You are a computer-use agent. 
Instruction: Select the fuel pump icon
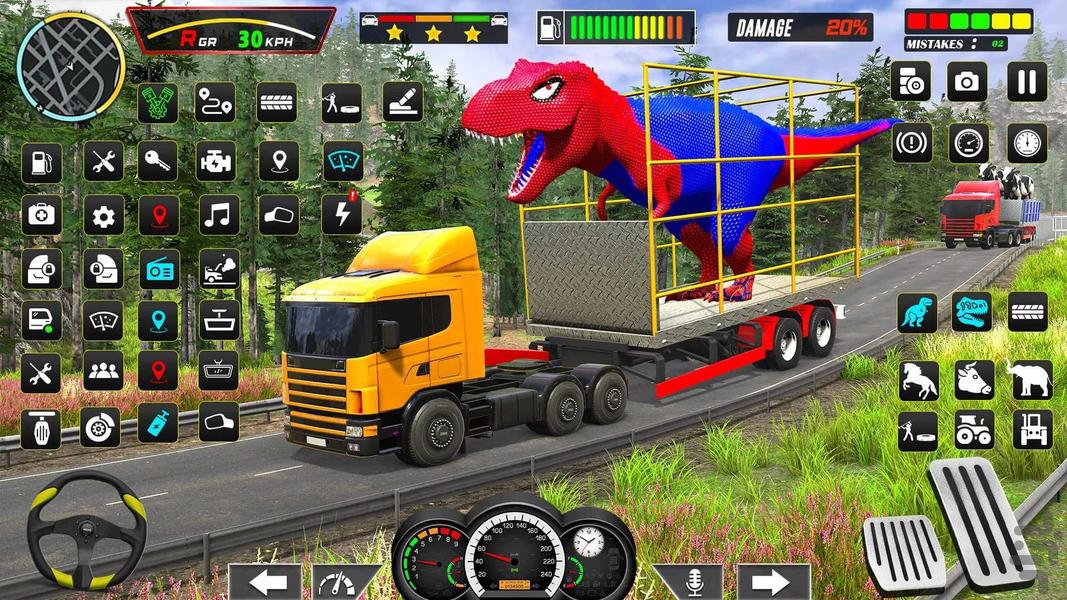coord(41,162)
